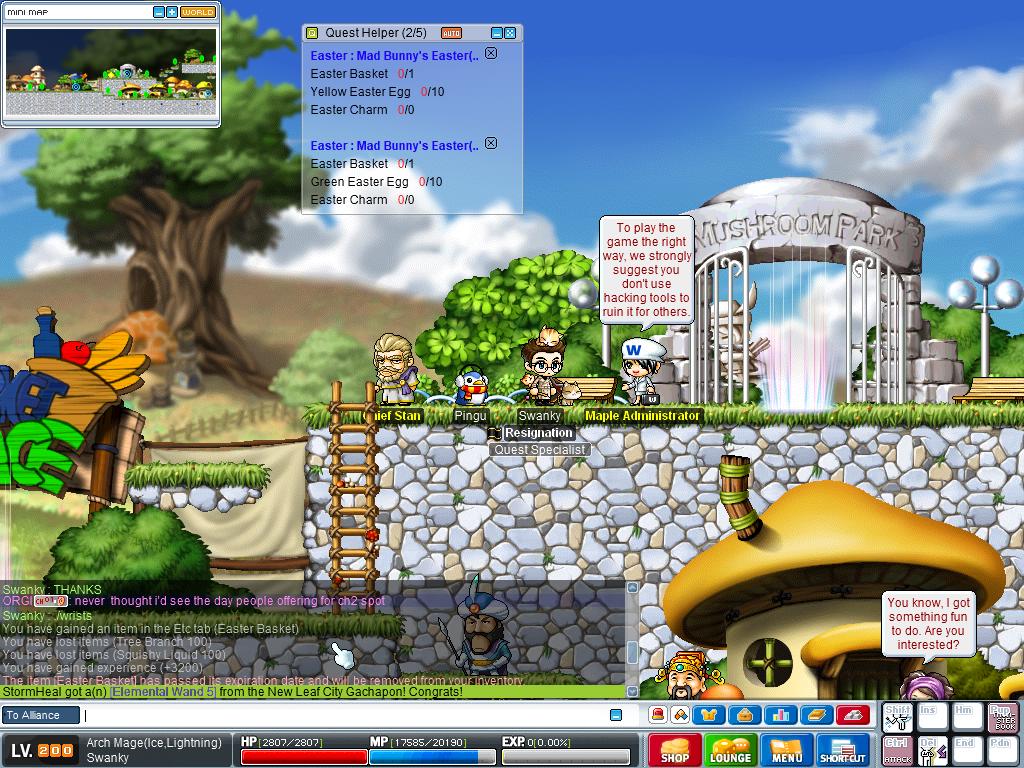
Task: Open the equipment shirt icon button
Action: [x=711, y=715]
